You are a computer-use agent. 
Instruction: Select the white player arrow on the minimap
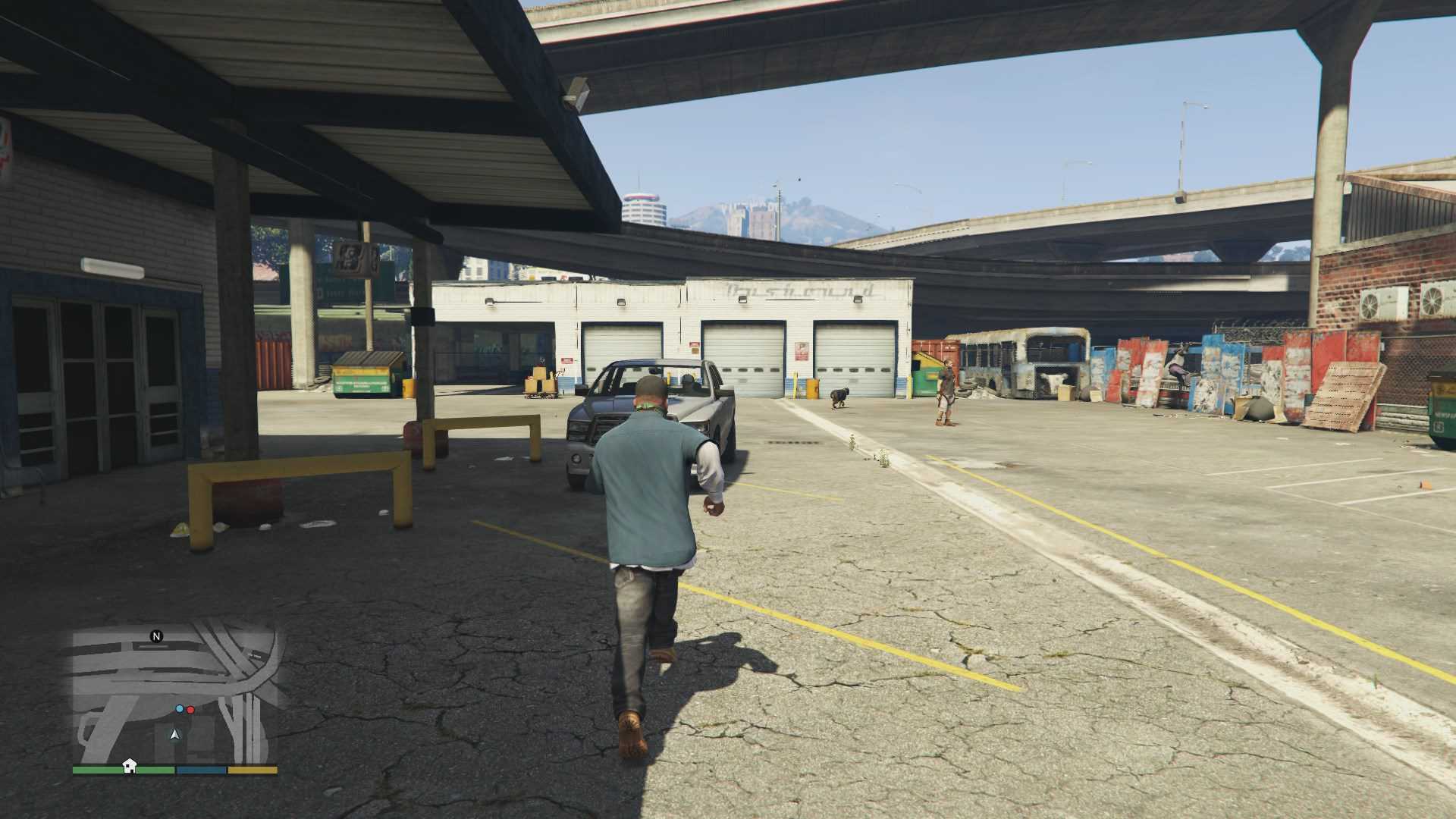175,734
